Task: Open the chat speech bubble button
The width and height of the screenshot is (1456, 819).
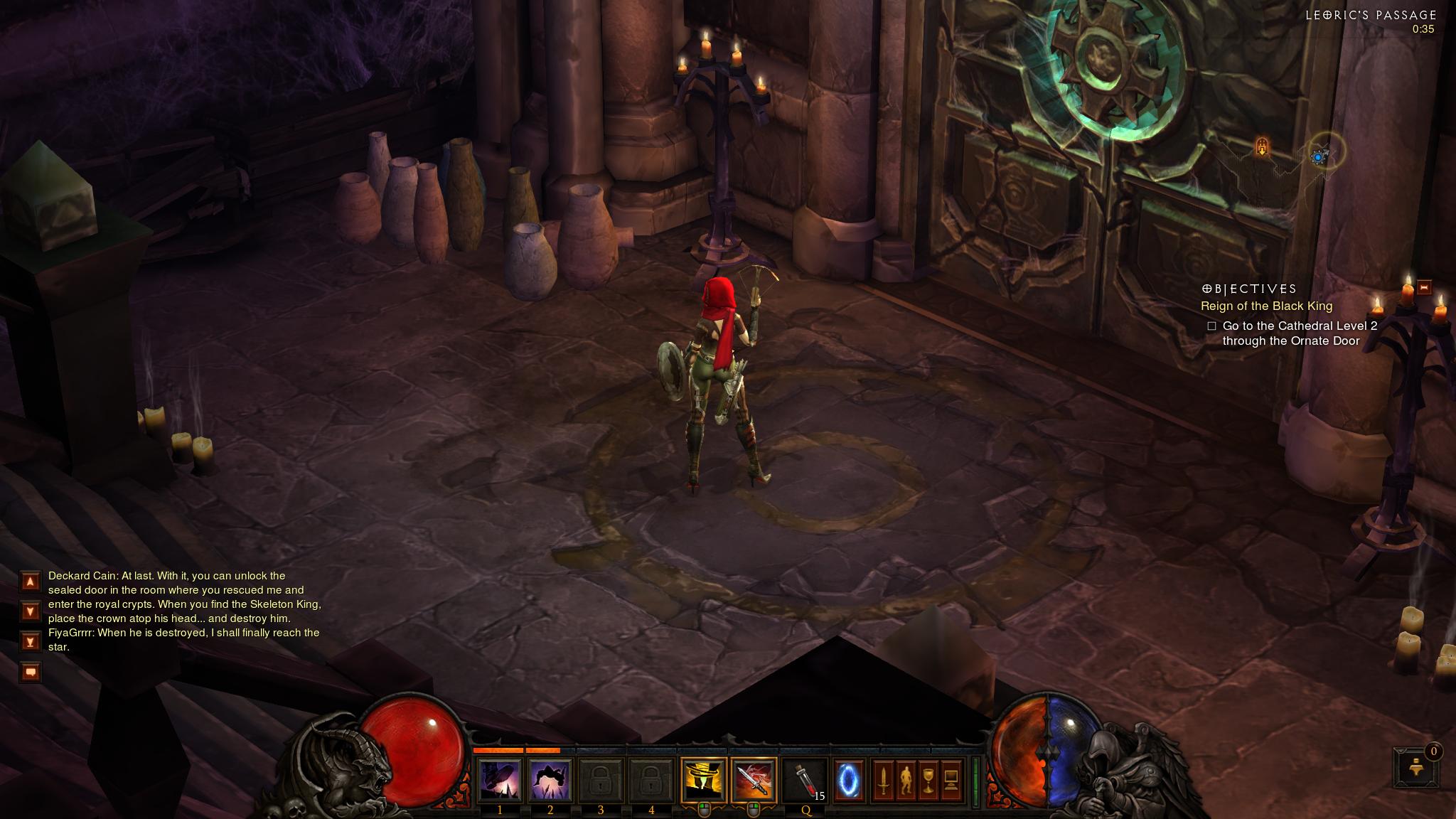Action: pyautogui.click(x=31, y=672)
